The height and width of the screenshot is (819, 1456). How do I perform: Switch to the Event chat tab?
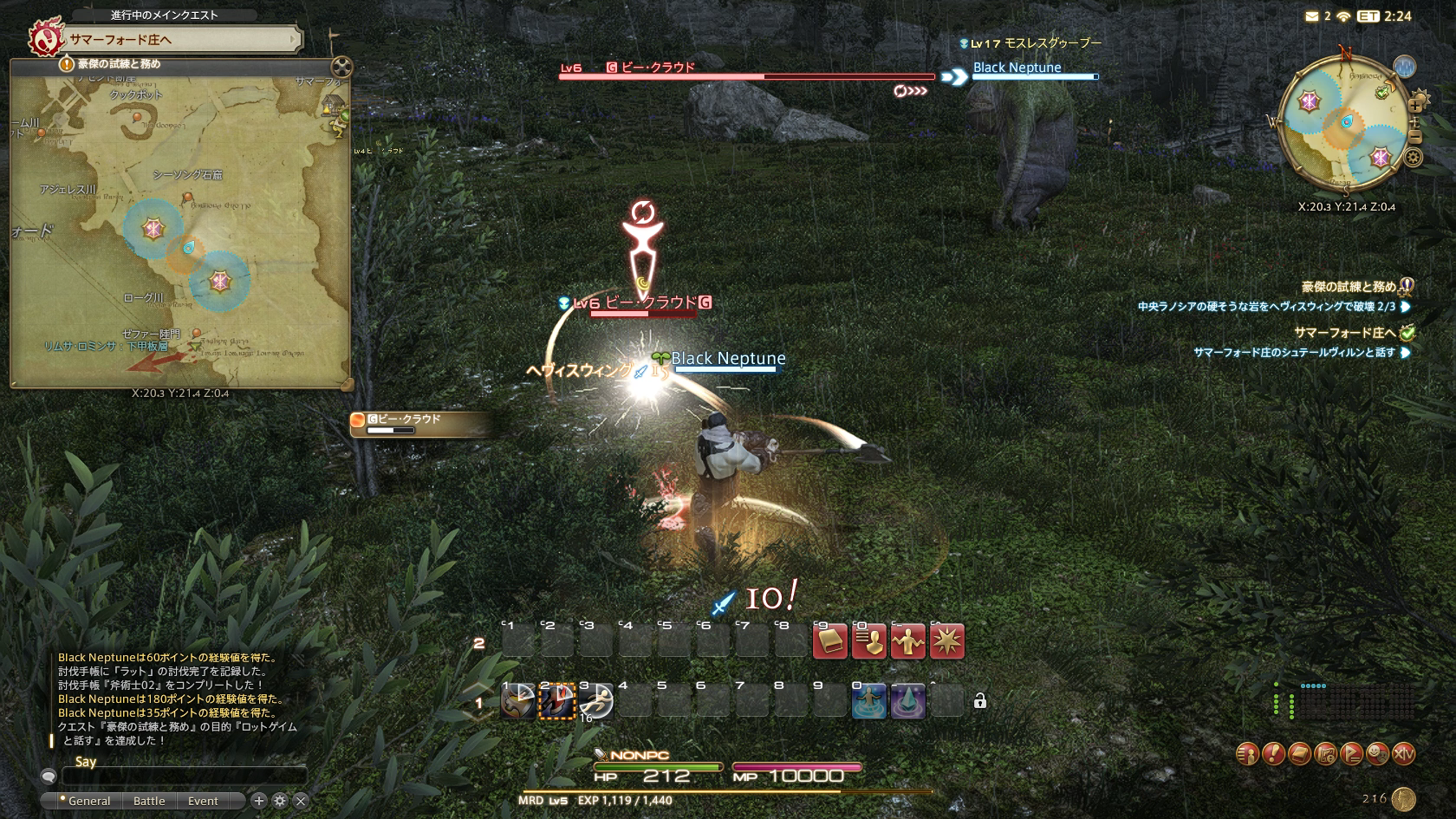(x=203, y=801)
